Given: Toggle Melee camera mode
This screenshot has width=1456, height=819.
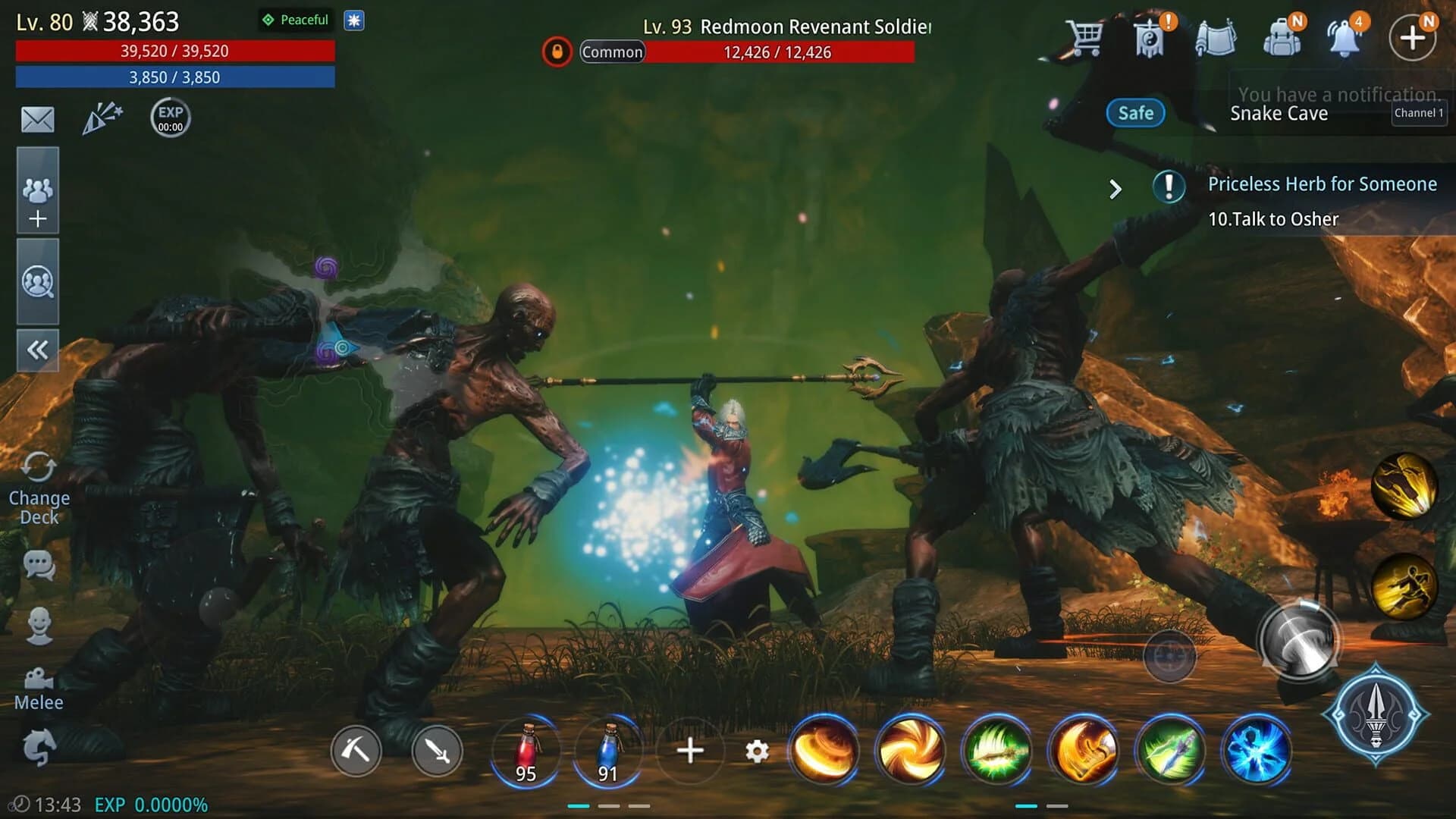Looking at the screenshot, I should (37, 680).
